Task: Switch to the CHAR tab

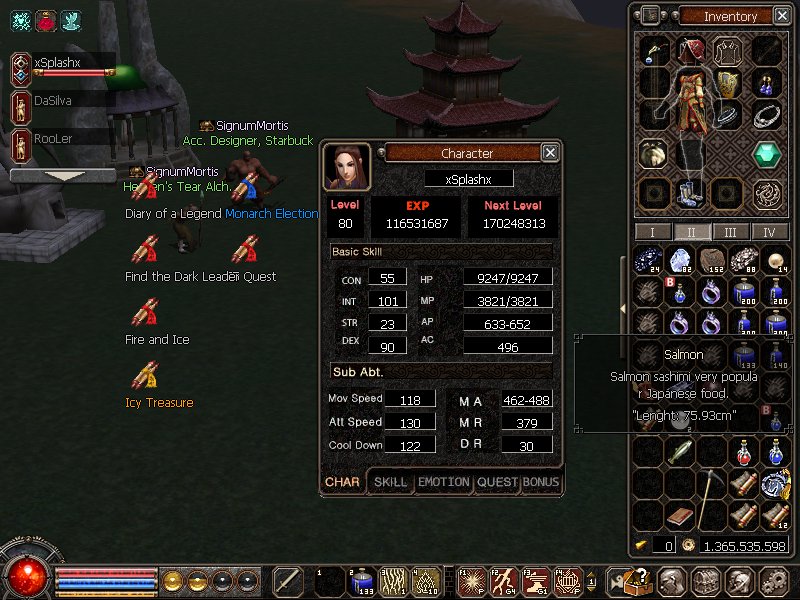Action: tap(343, 482)
